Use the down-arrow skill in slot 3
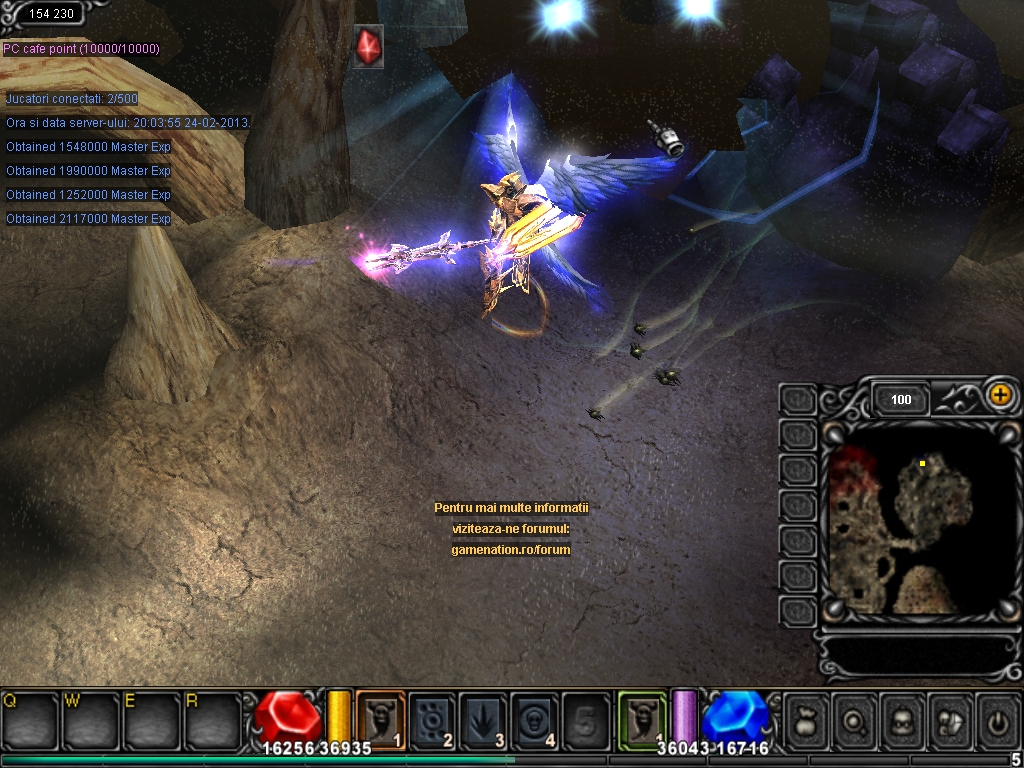This screenshot has height=768, width=1024. 484,719
